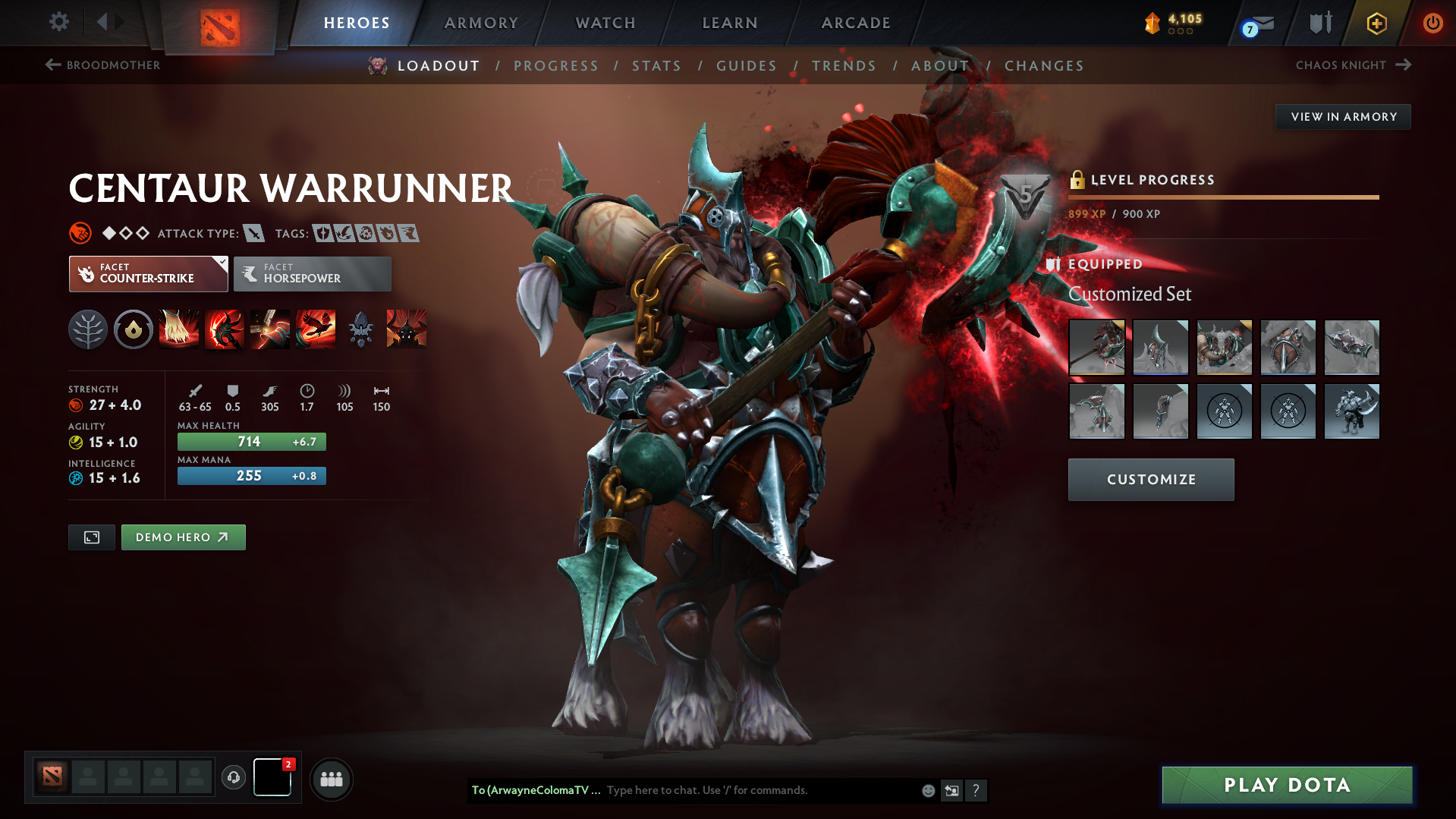This screenshot has width=1456, height=819.
Task: View the Stampede ability icon
Action: pos(316,329)
